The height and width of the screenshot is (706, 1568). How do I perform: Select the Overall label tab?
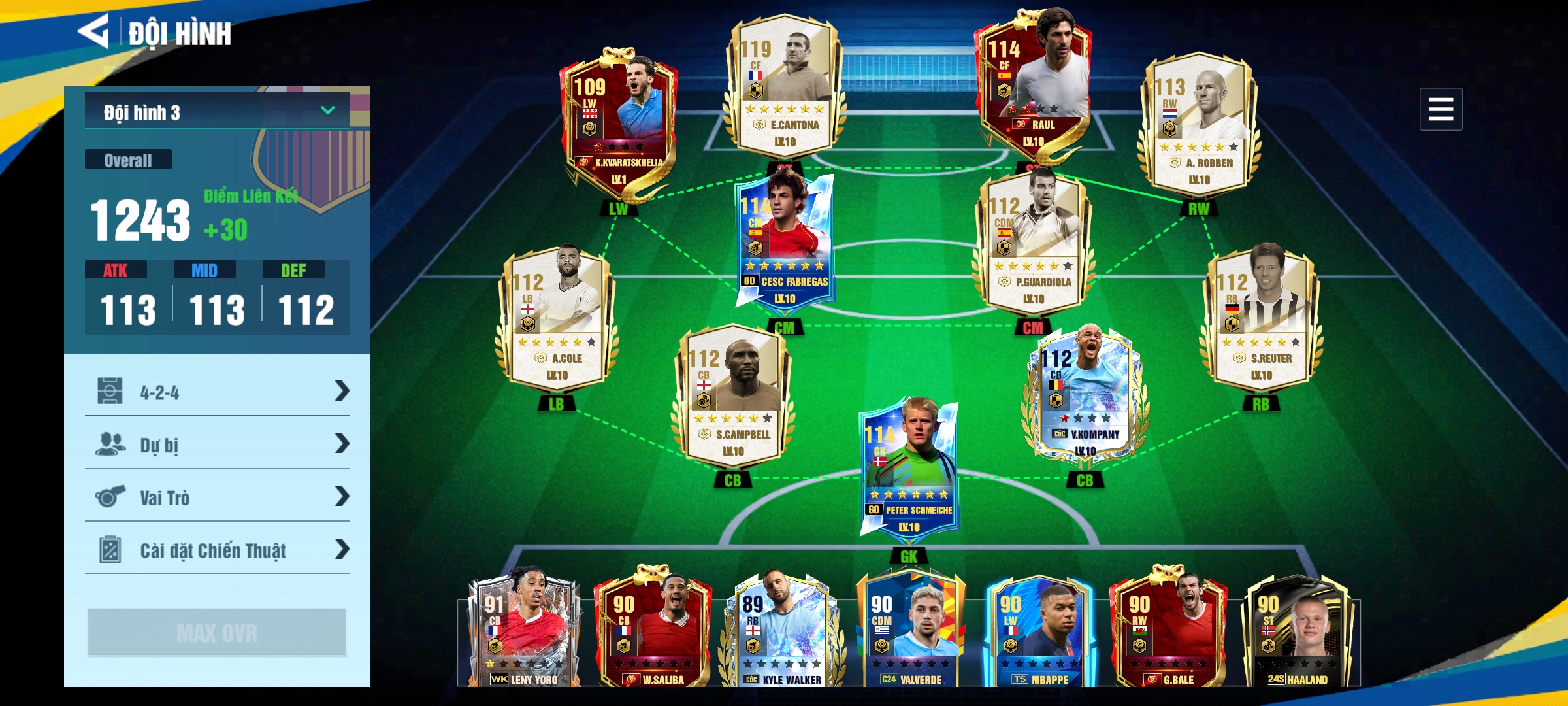(128, 160)
